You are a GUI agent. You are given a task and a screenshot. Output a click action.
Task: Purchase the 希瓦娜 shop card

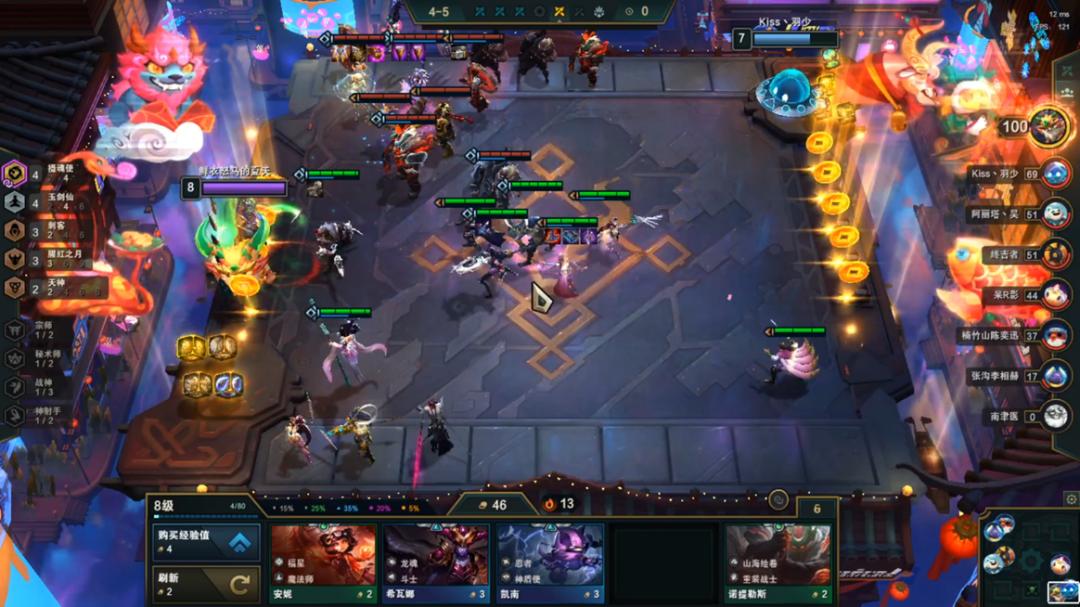coord(437,563)
